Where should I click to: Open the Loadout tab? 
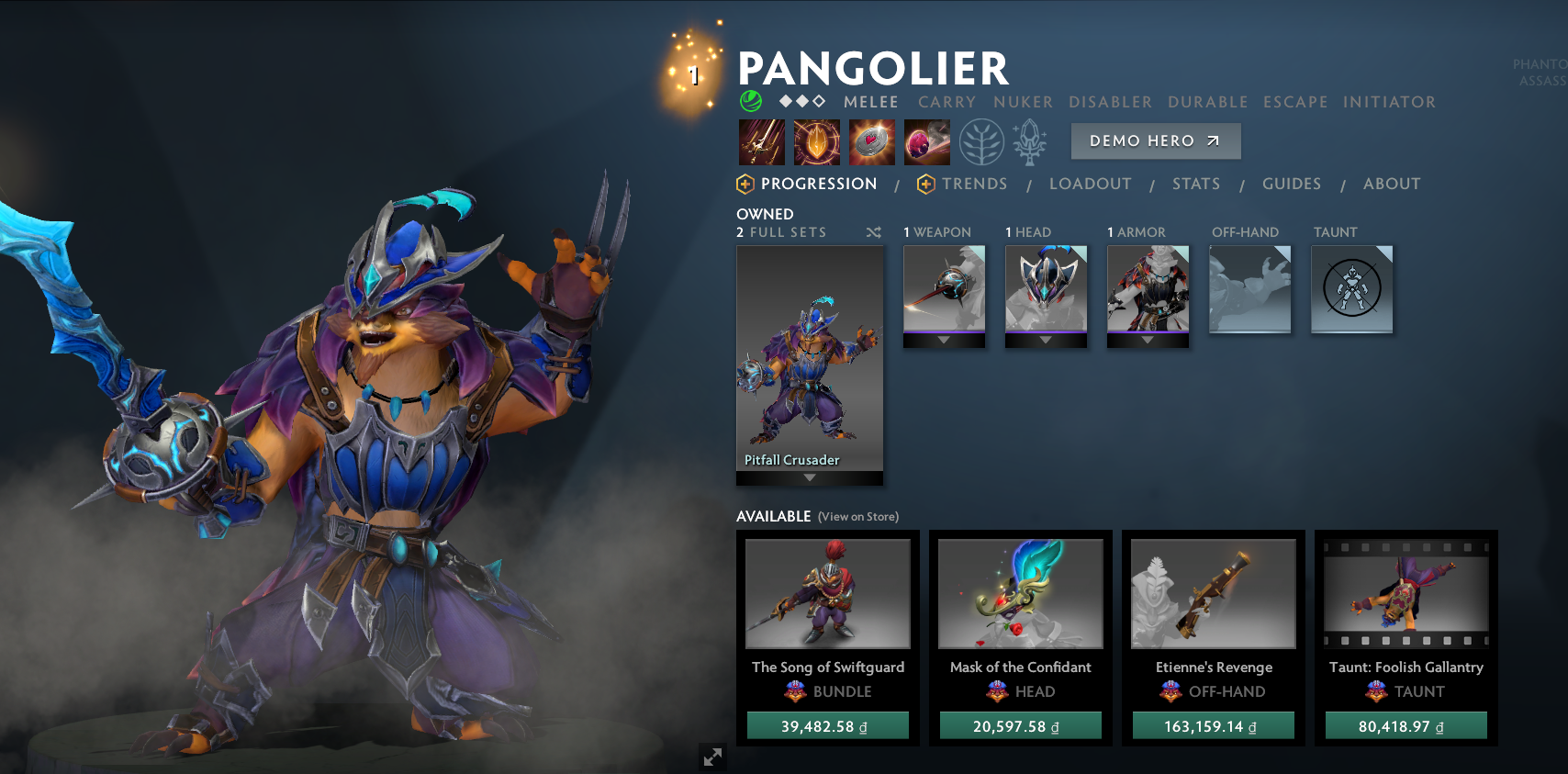coord(1090,184)
